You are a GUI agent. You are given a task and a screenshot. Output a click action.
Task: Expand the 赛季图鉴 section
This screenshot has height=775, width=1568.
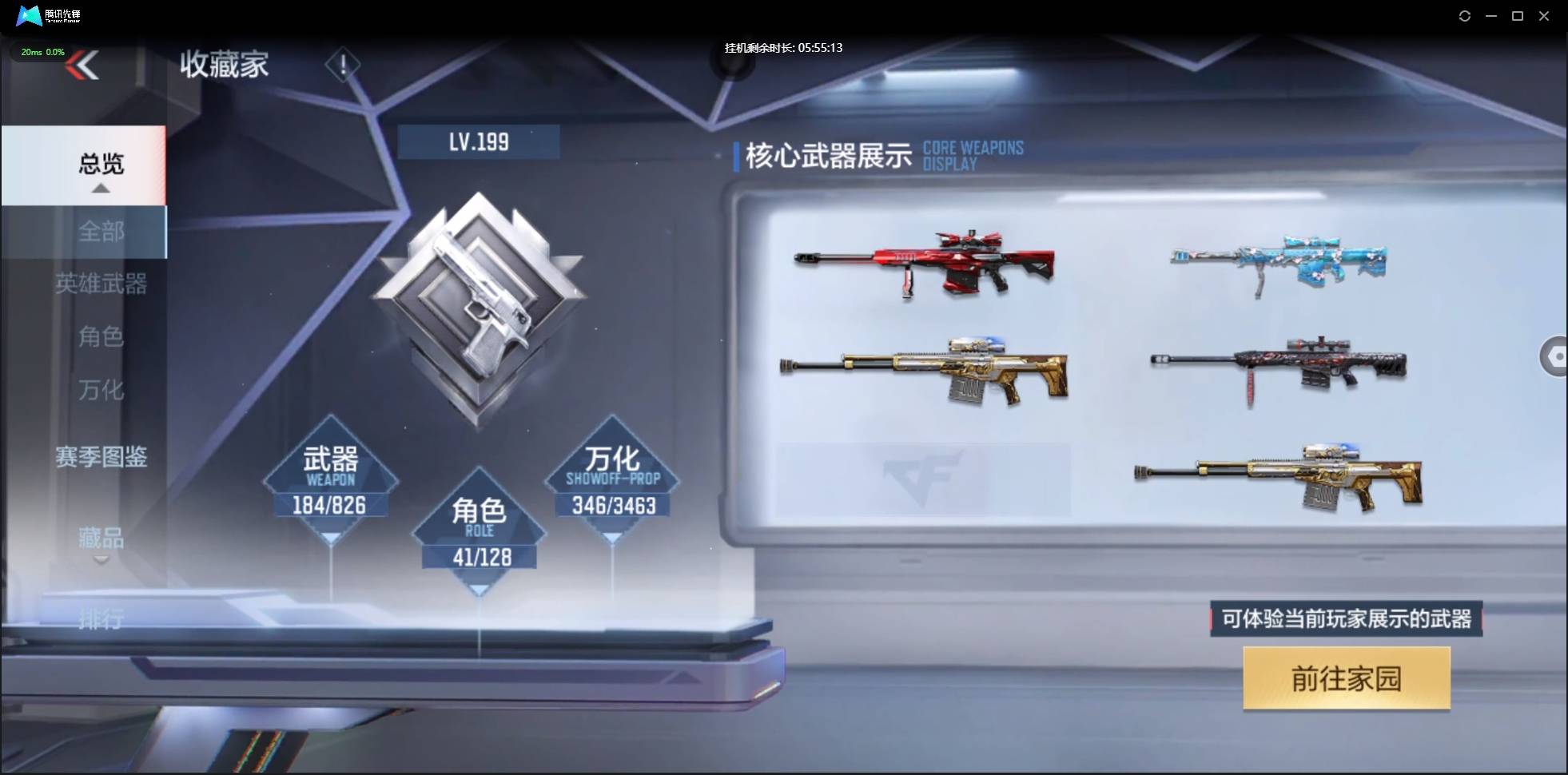[101, 457]
